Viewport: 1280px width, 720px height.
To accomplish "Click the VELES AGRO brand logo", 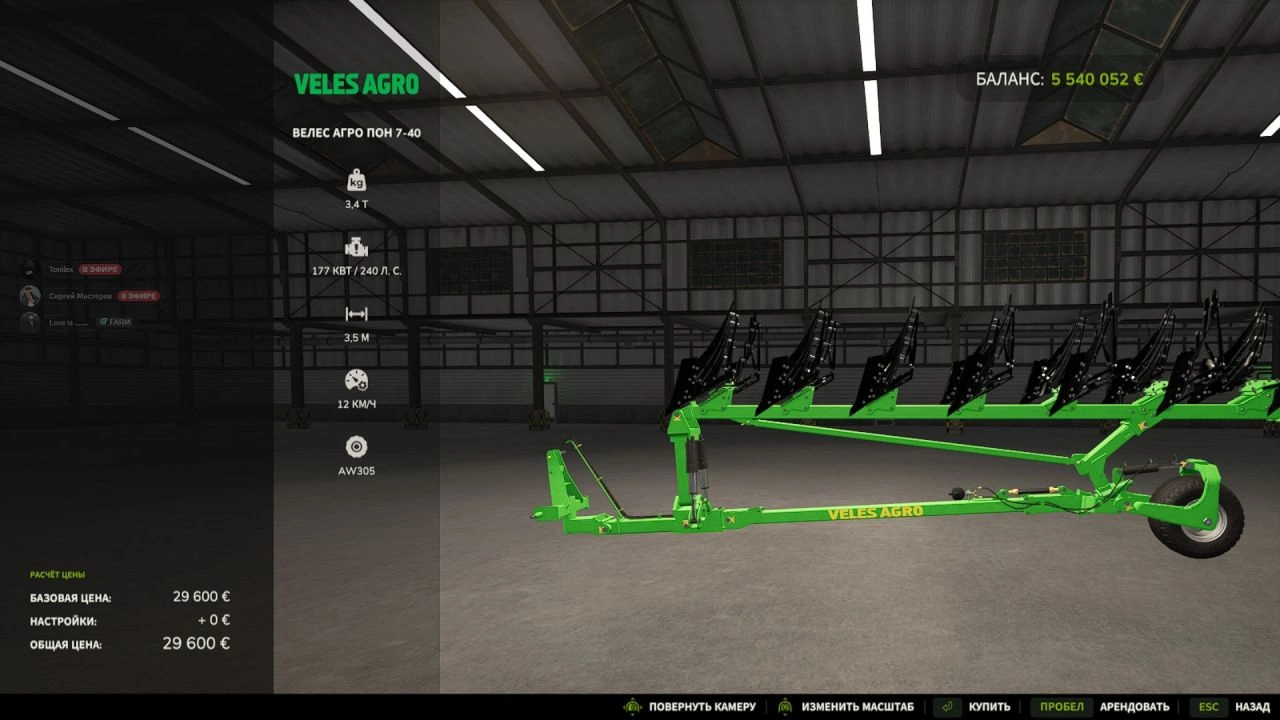I will [x=359, y=84].
